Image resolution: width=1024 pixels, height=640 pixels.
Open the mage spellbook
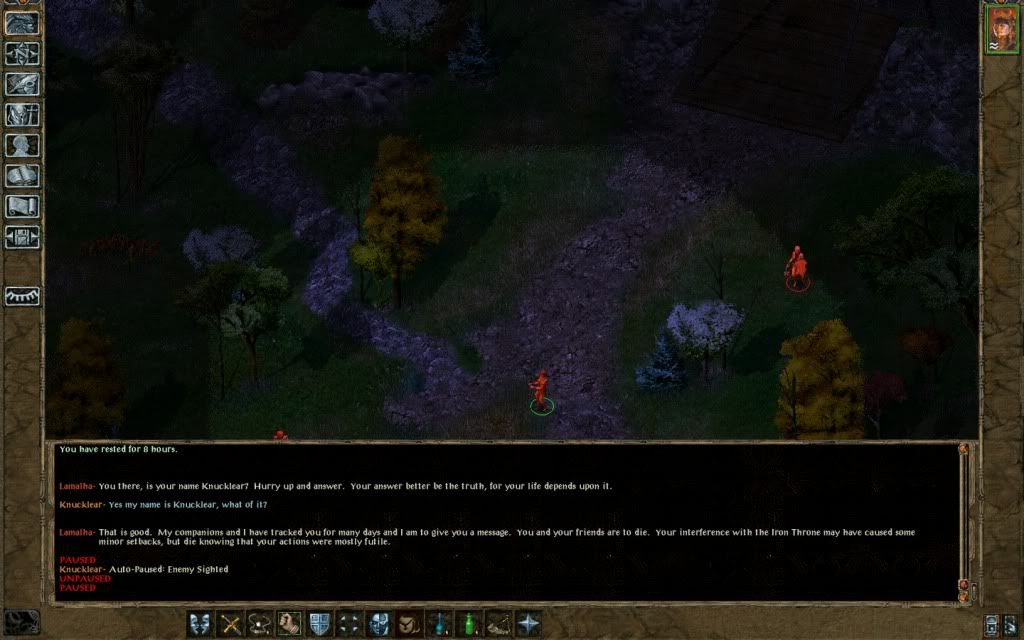point(22,176)
